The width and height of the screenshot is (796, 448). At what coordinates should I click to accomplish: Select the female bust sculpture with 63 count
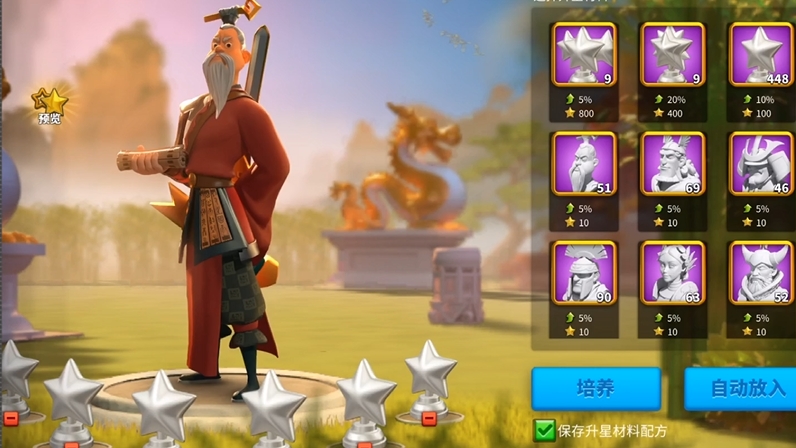point(673,273)
